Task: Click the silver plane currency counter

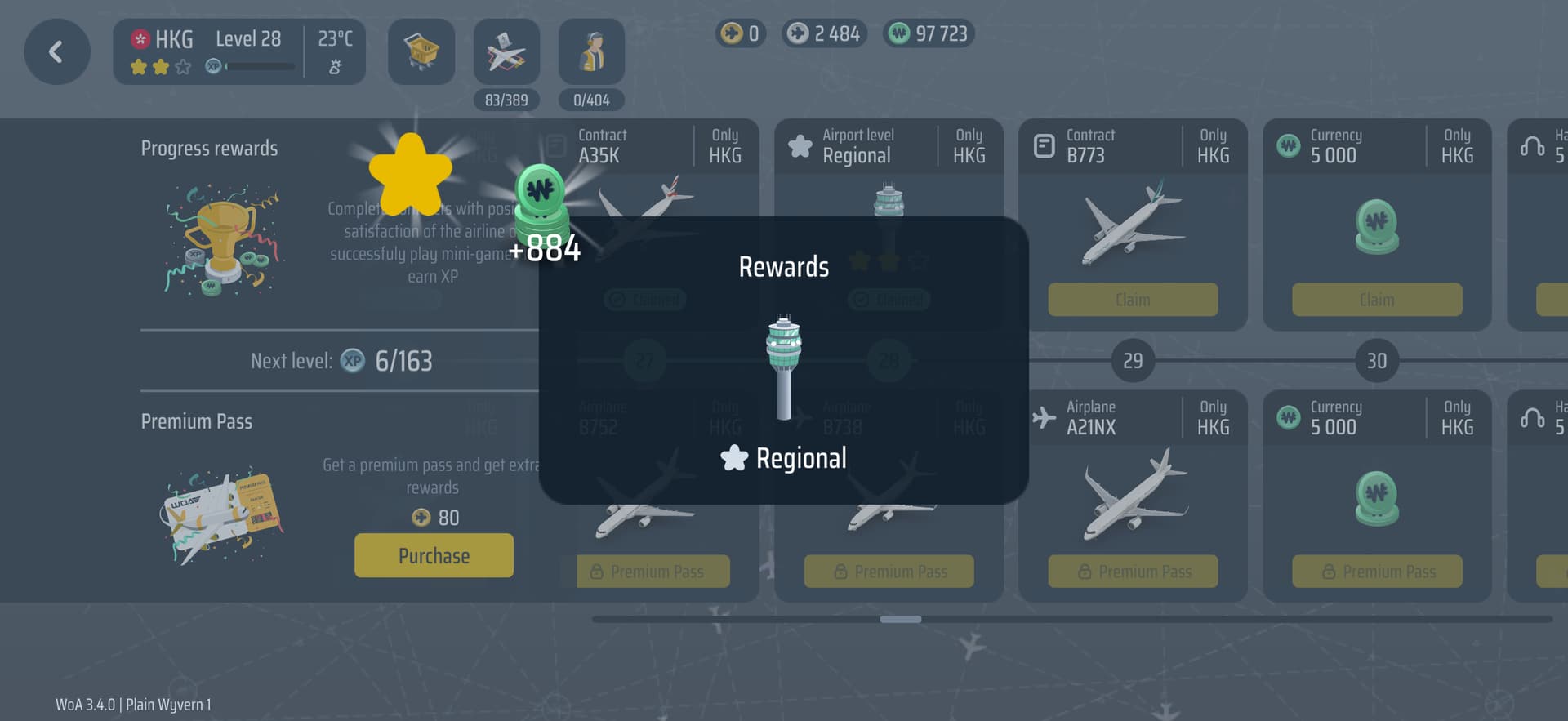Action: tap(824, 33)
